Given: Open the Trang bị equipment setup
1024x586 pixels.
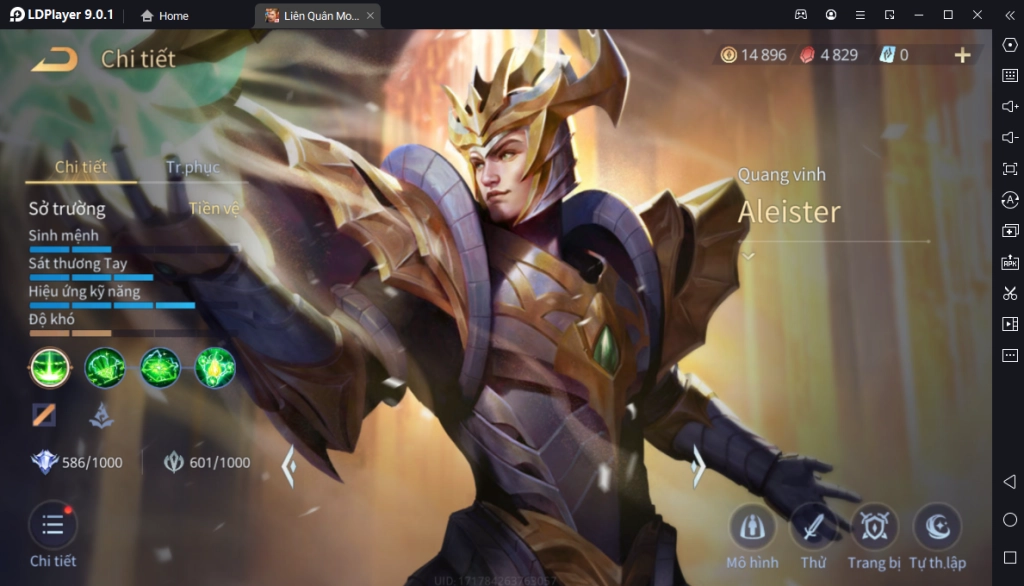Looking at the screenshot, I should [x=874, y=528].
